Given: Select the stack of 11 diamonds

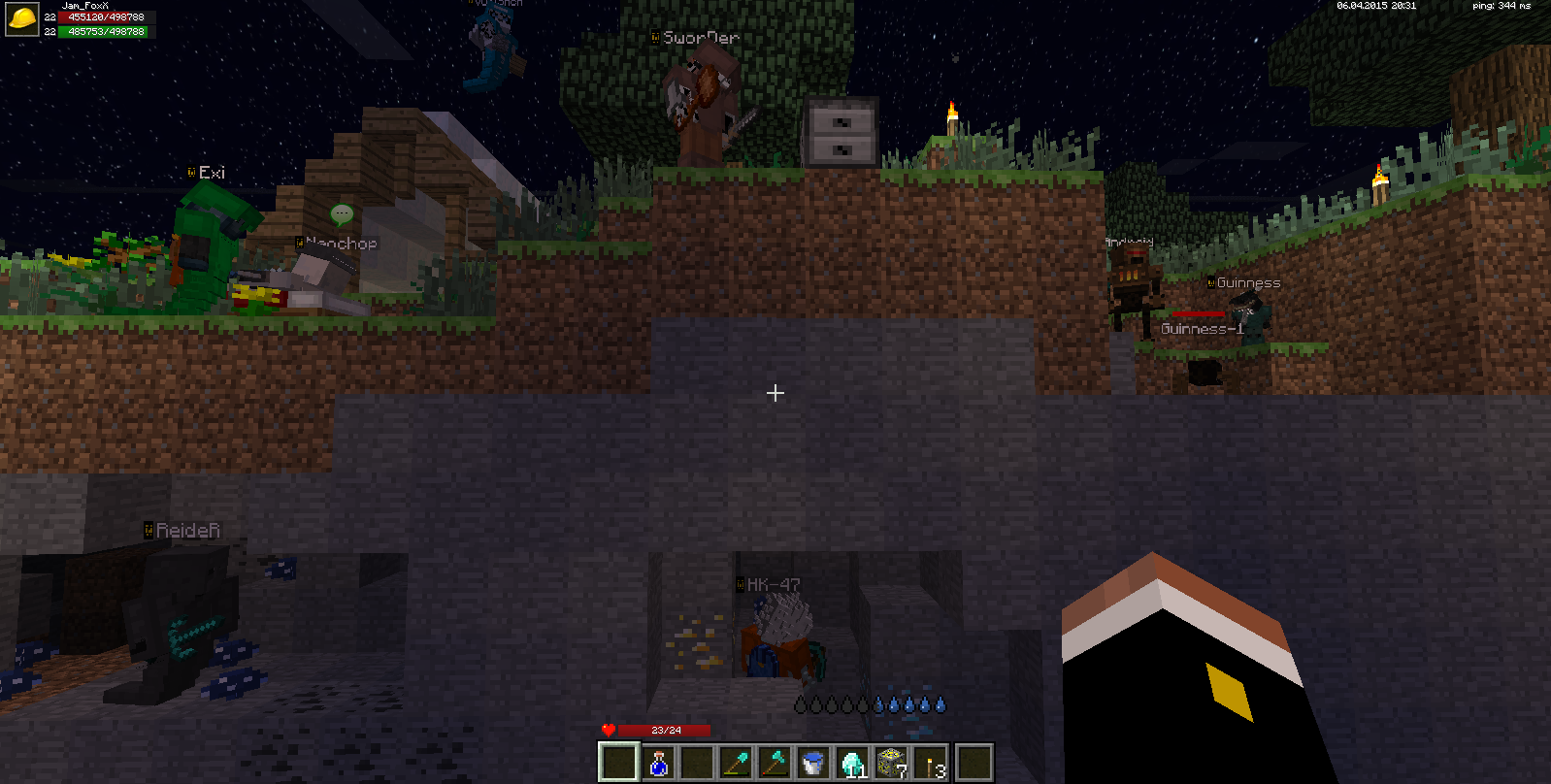Looking at the screenshot, I should [852, 763].
